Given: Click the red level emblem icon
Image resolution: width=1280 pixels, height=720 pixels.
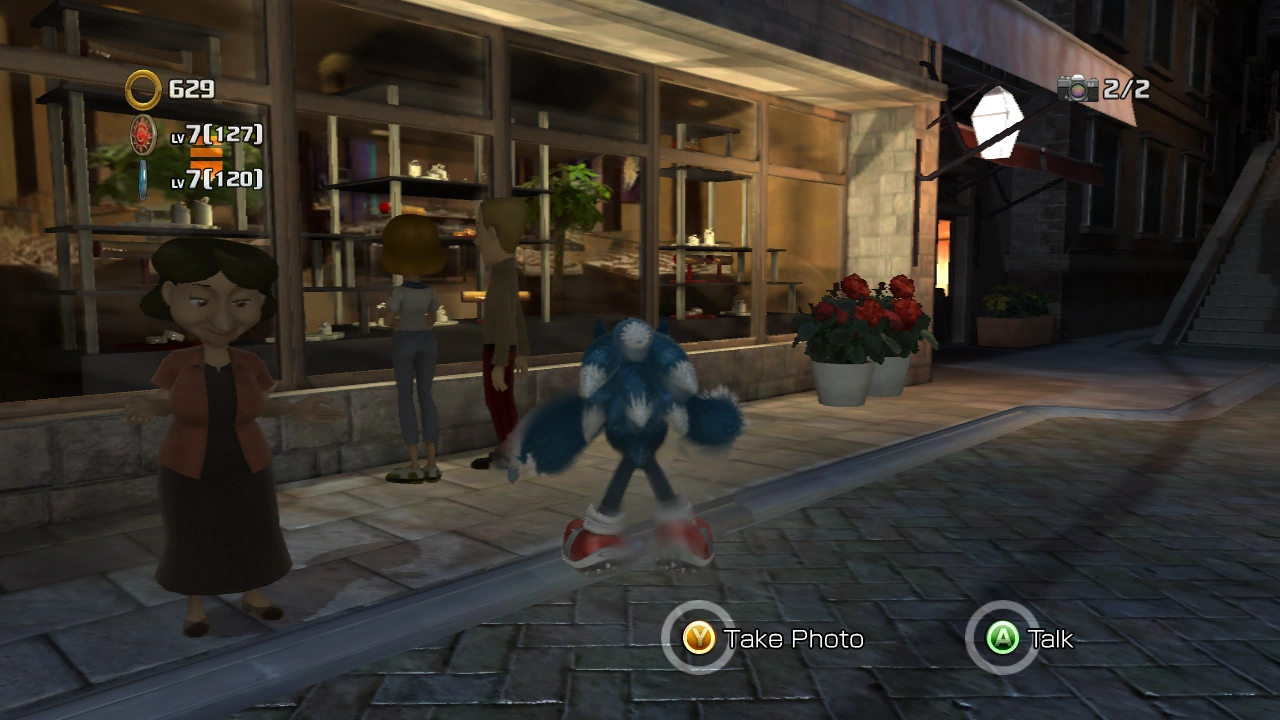Looking at the screenshot, I should click(143, 134).
